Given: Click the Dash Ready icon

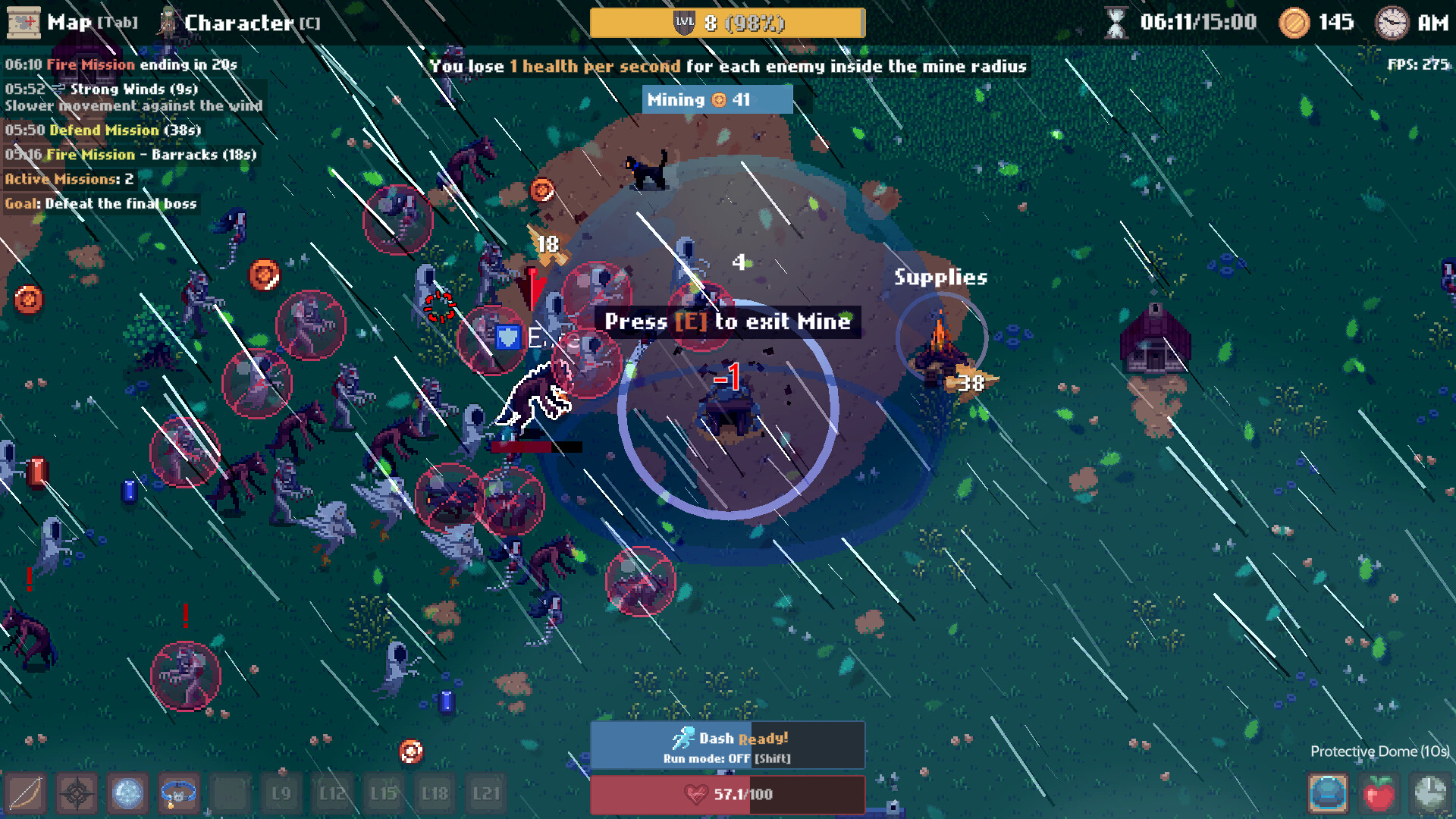Looking at the screenshot, I should tap(685, 736).
